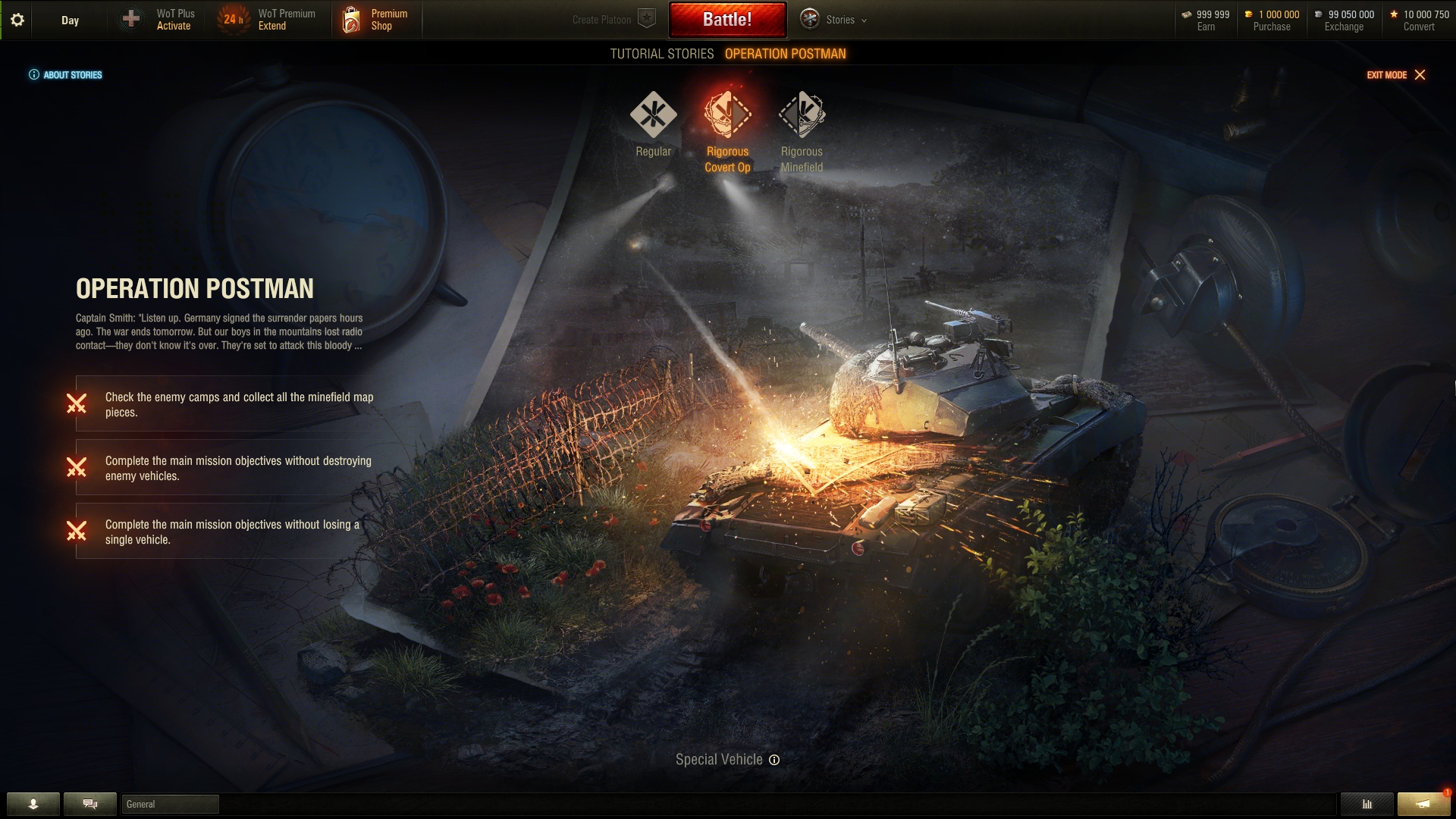This screenshot has width=1456, height=819.
Task: Open the chat messages icon
Action: (x=89, y=804)
